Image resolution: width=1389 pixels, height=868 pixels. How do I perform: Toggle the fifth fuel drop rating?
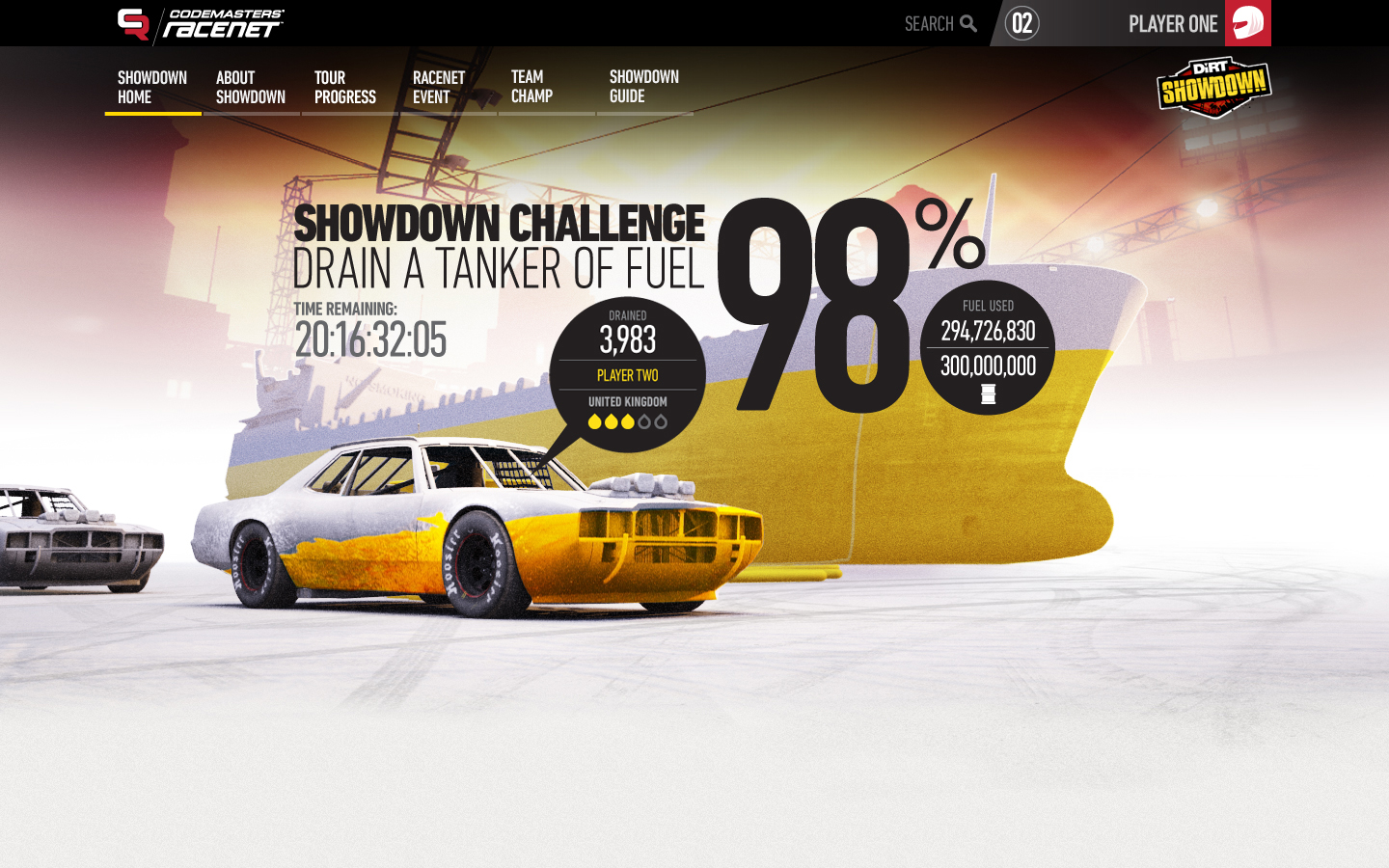coord(662,421)
